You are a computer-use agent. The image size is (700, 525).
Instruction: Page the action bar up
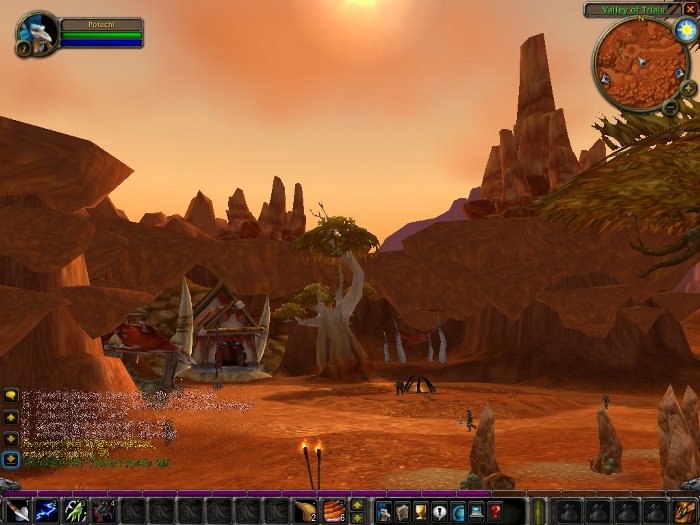[x=357, y=504]
